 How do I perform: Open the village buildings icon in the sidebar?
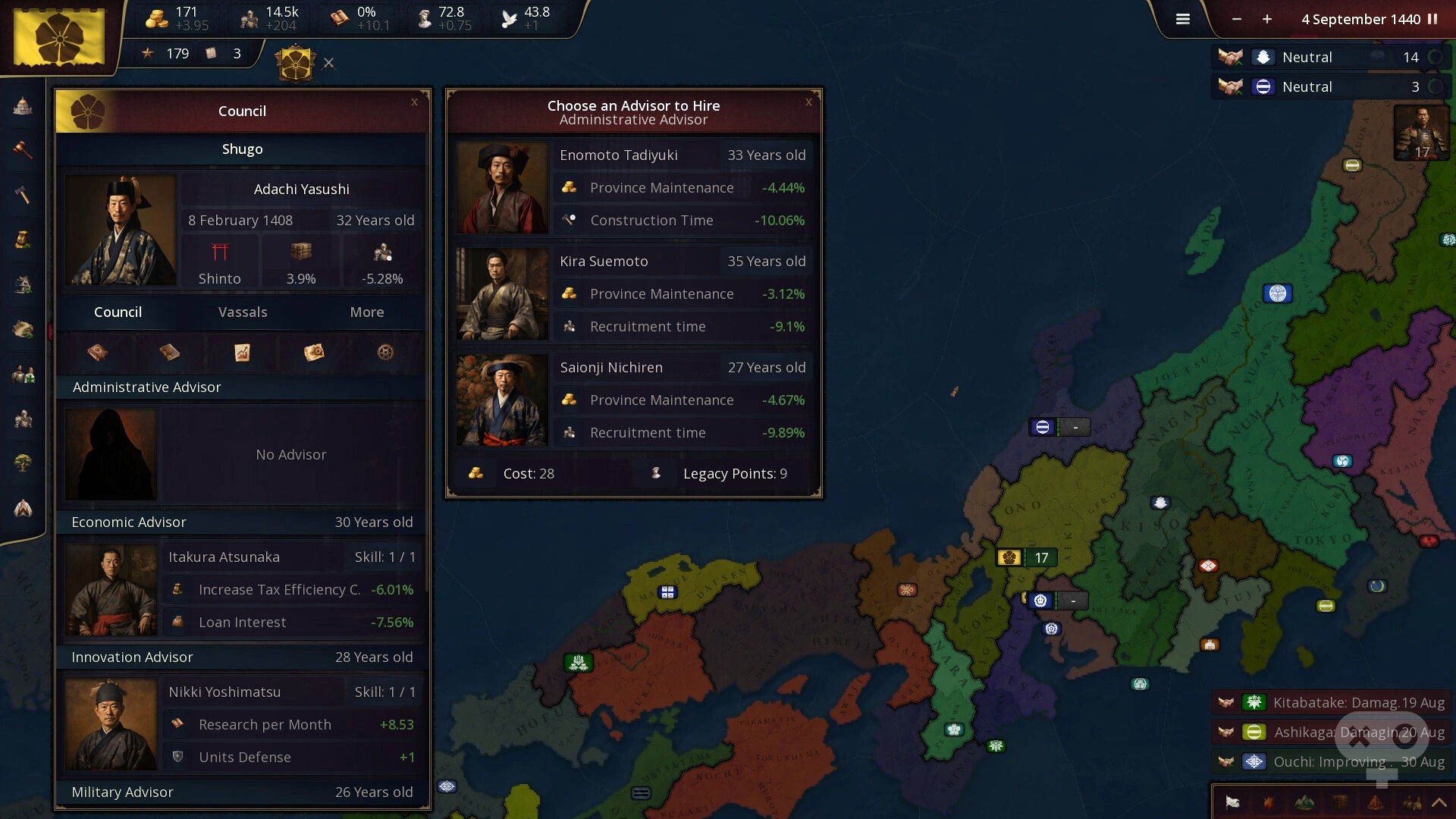[x=23, y=284]
